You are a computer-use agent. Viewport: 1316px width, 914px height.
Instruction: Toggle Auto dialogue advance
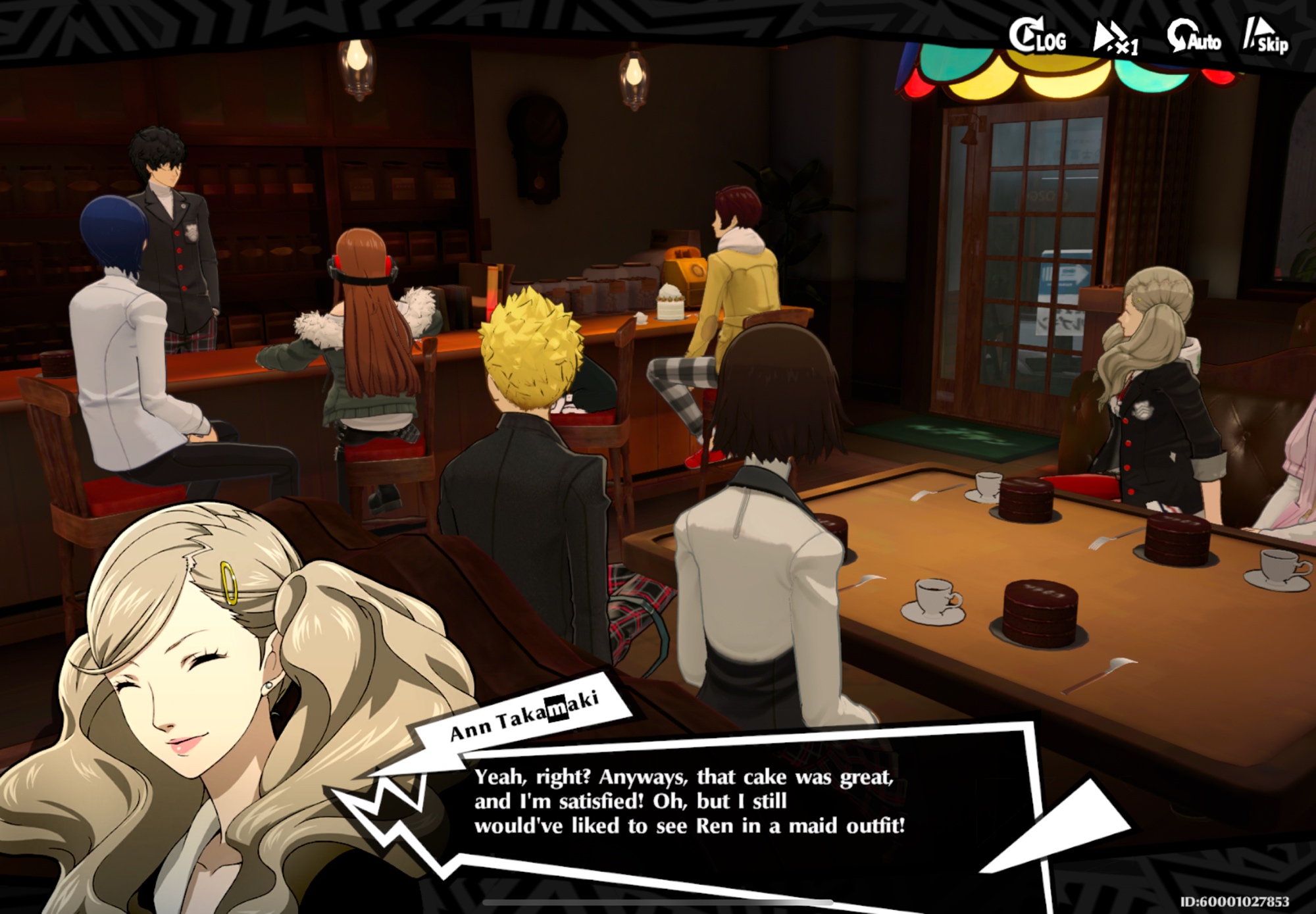(x=1194, y=37)
